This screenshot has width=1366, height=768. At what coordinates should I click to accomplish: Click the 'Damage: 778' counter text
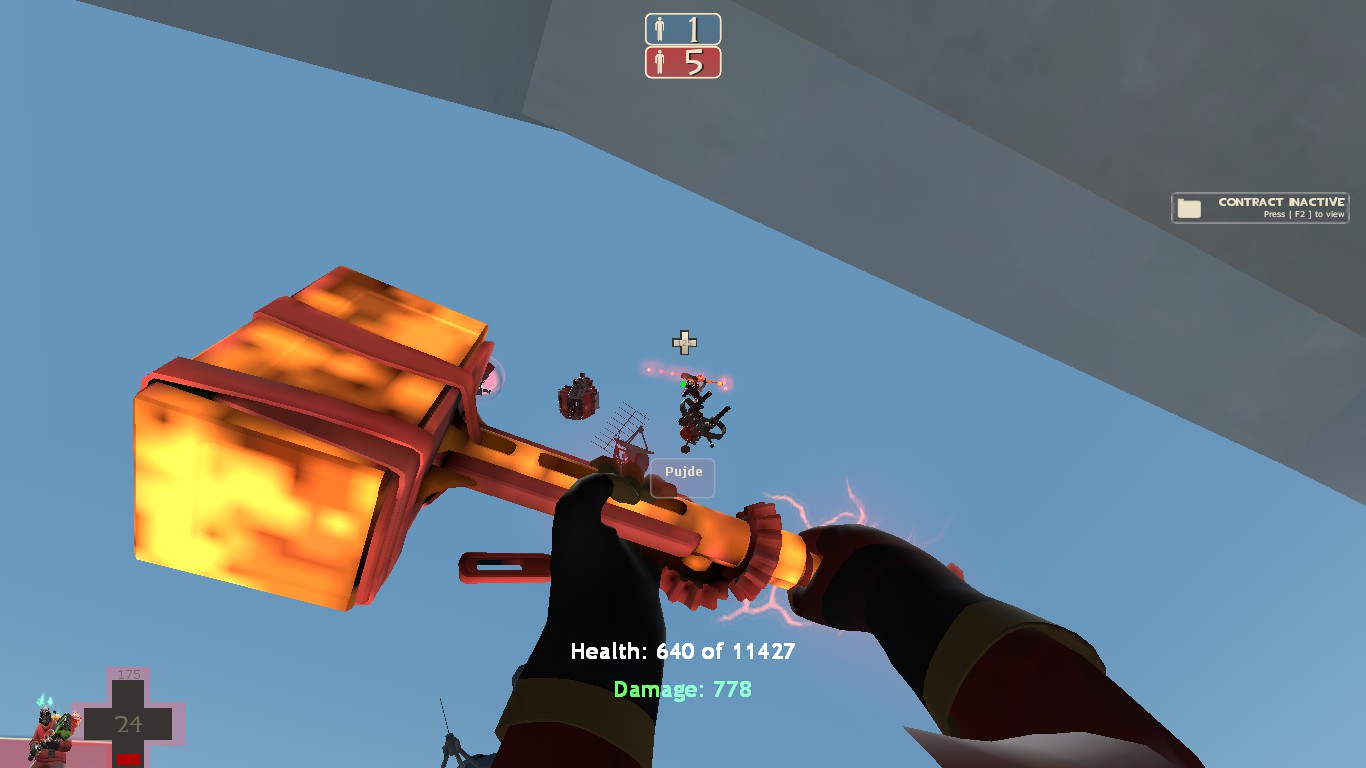[683, 689]
